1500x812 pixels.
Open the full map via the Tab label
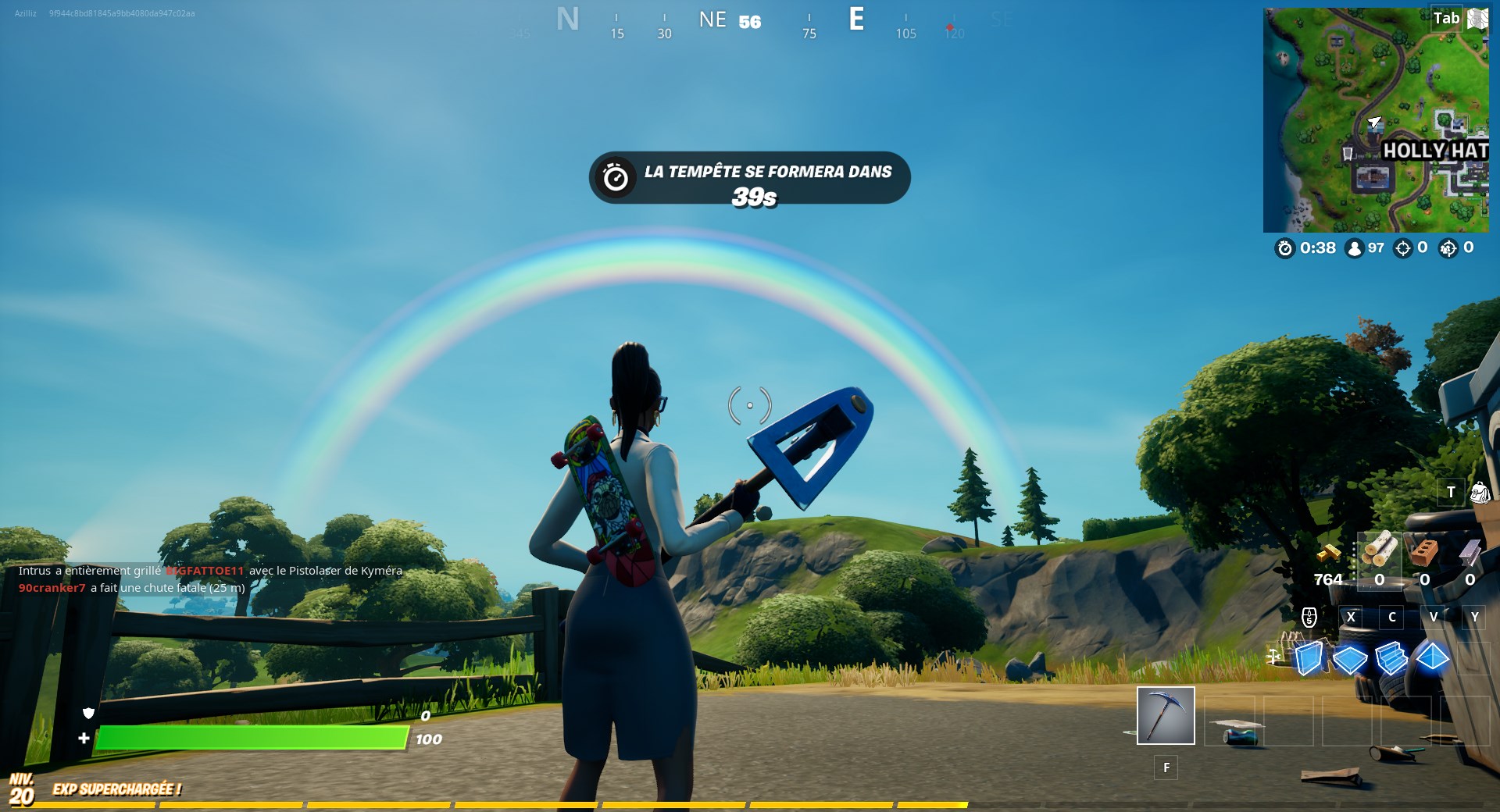tap(1446, 18)
